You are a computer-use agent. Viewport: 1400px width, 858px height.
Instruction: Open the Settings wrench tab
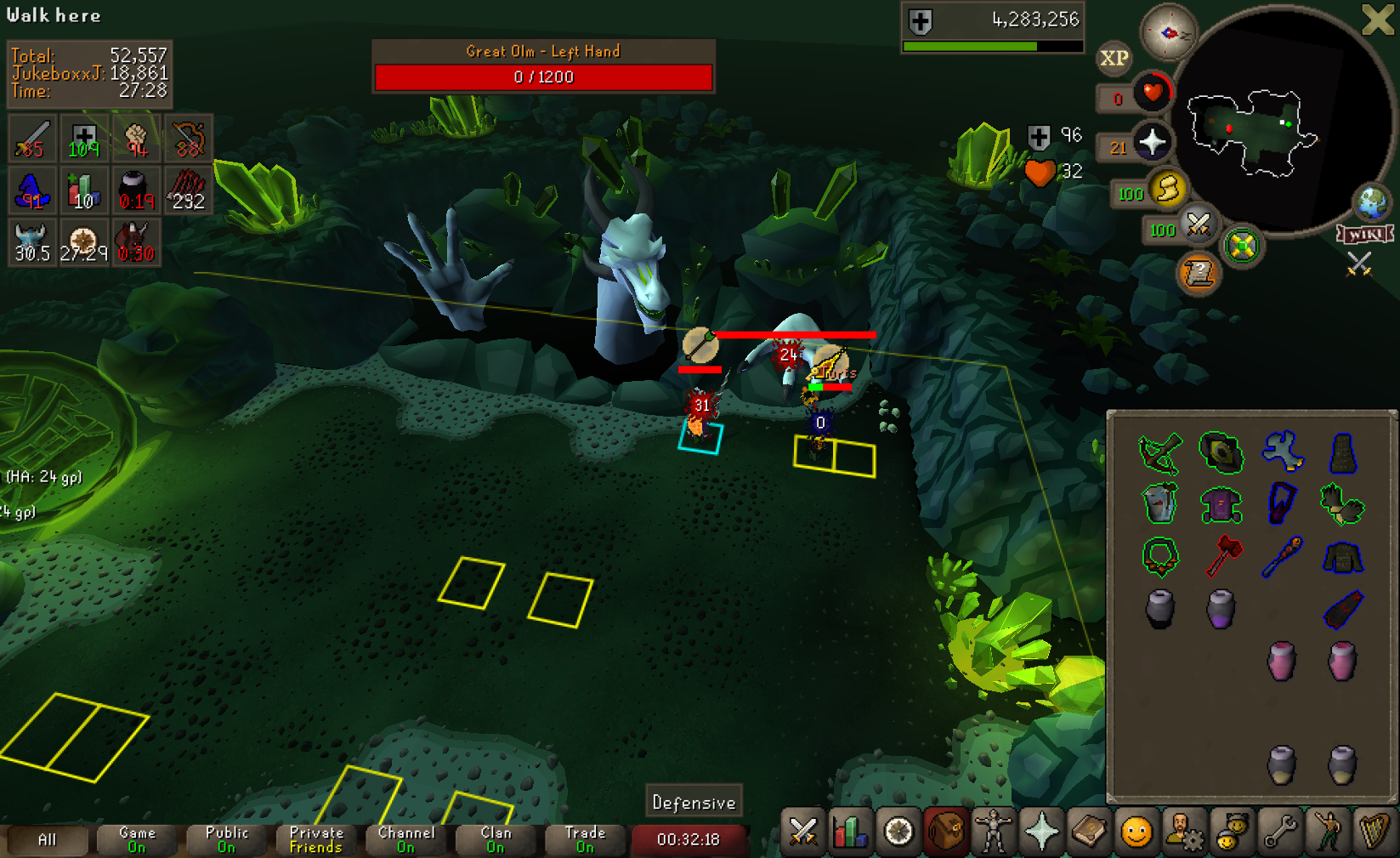(1279, 832)
